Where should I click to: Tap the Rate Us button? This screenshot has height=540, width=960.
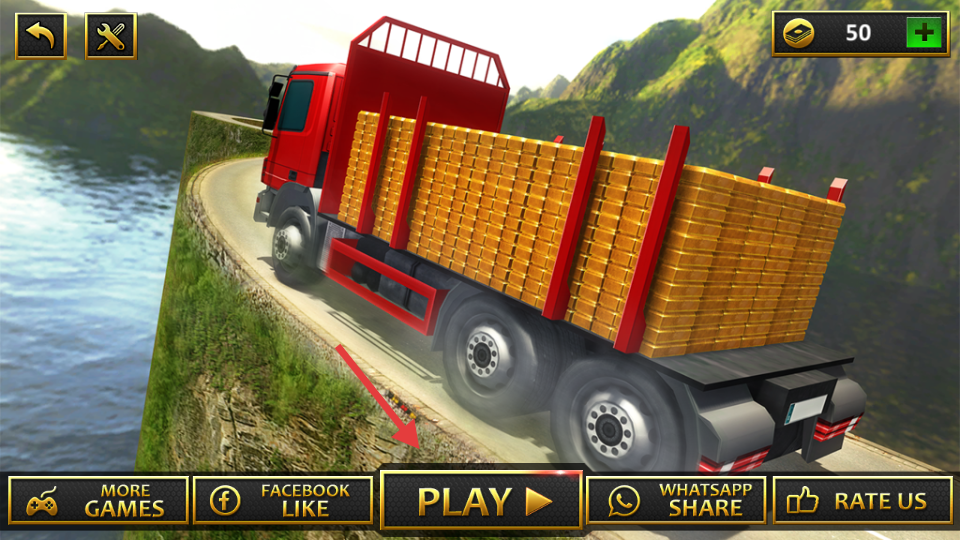(862, 501)
